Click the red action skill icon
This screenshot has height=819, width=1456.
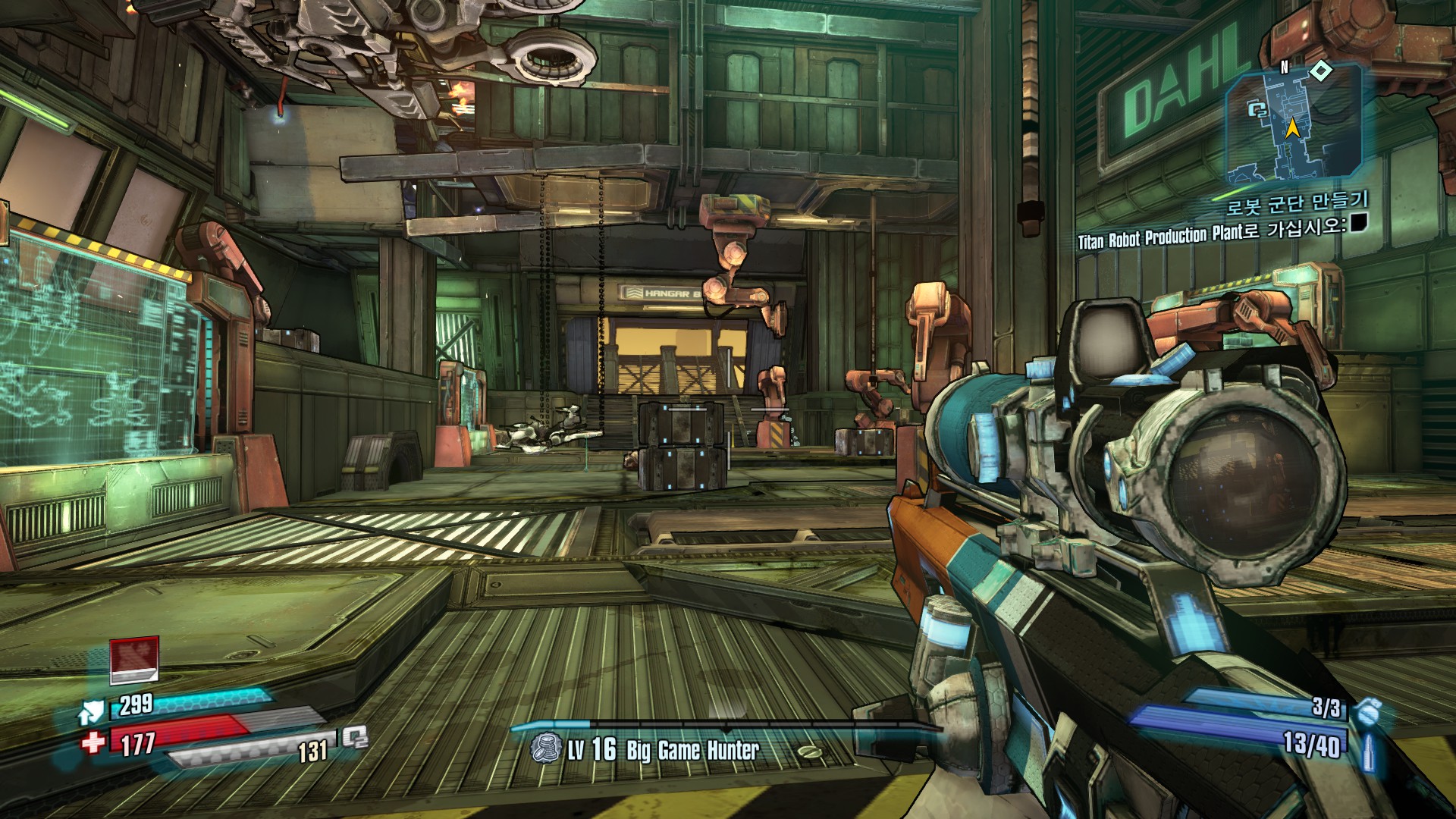tap(134, 659)
